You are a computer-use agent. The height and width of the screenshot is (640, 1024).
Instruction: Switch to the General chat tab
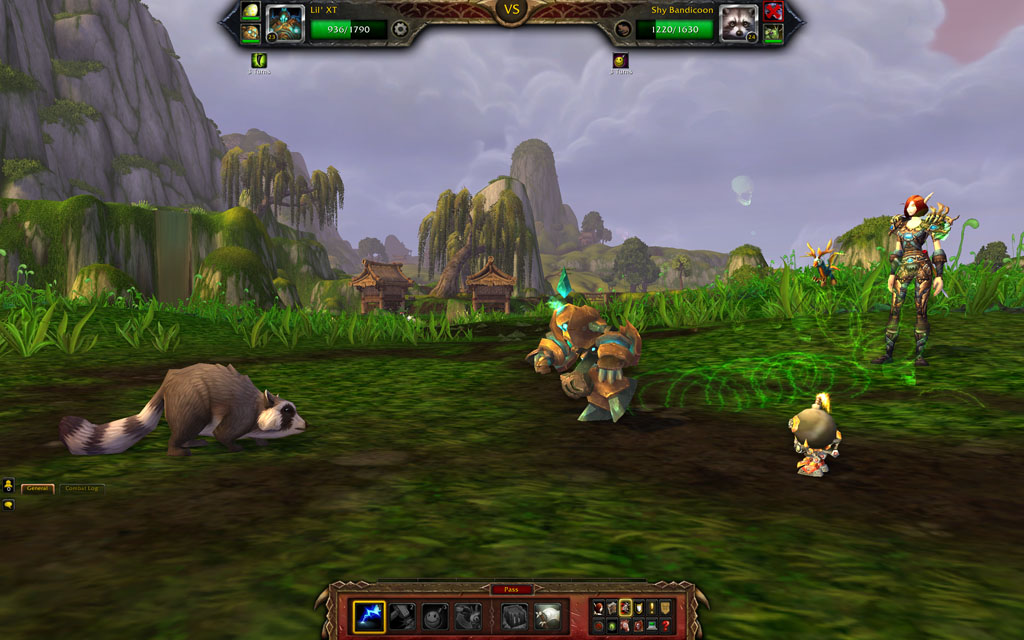coord(39,489)
